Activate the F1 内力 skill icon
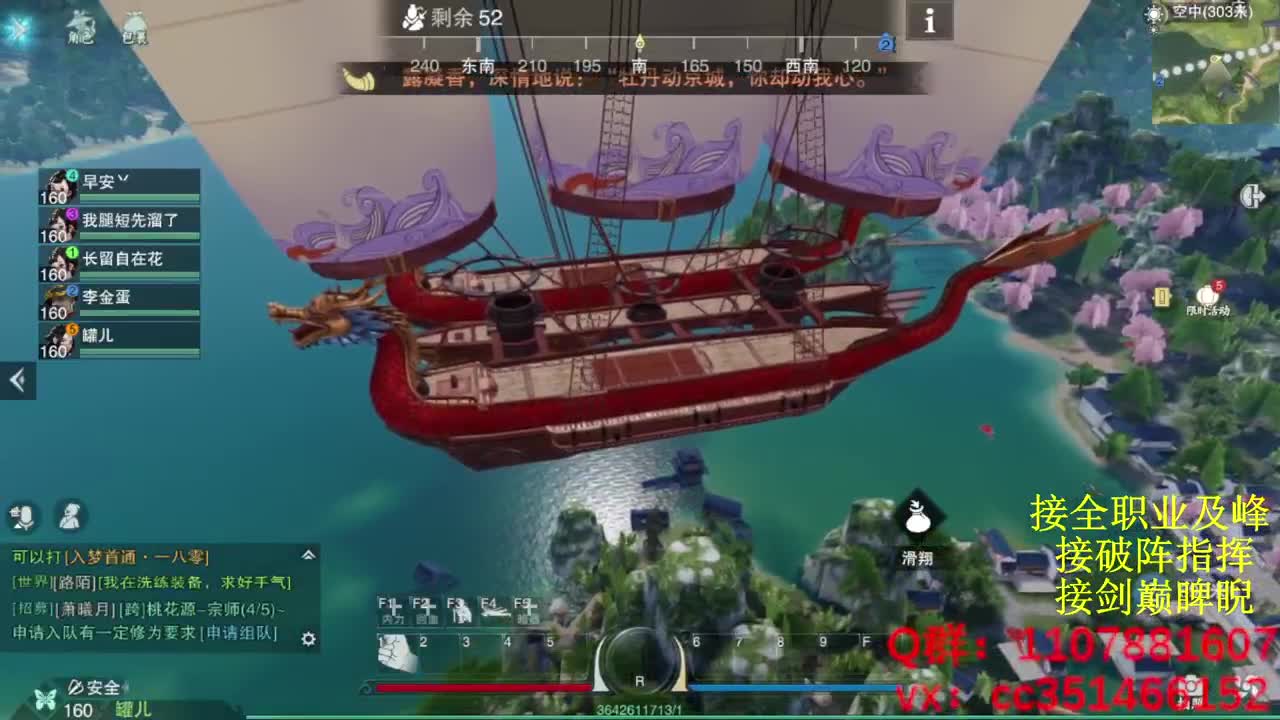 pyautogui.click(x=390, y=610)
